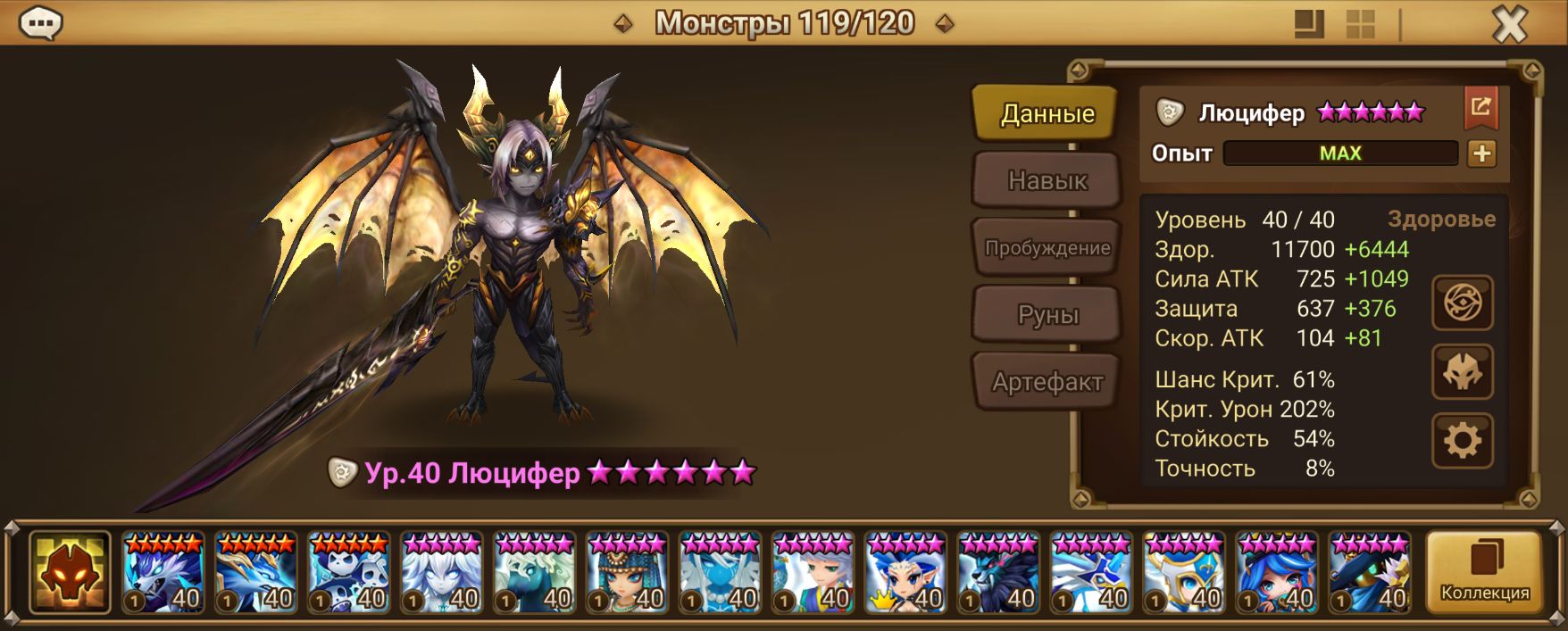Open the Навык tab
1568x631 pixels.
click(1047, 181)
